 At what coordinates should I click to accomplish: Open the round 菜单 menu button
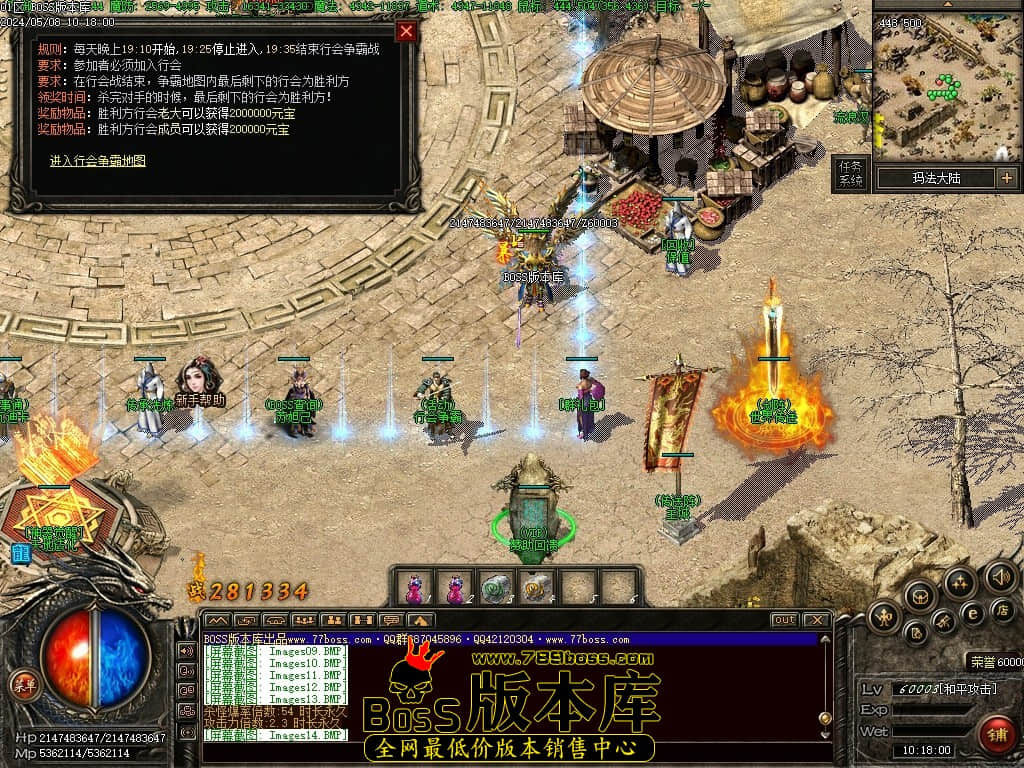24,684
